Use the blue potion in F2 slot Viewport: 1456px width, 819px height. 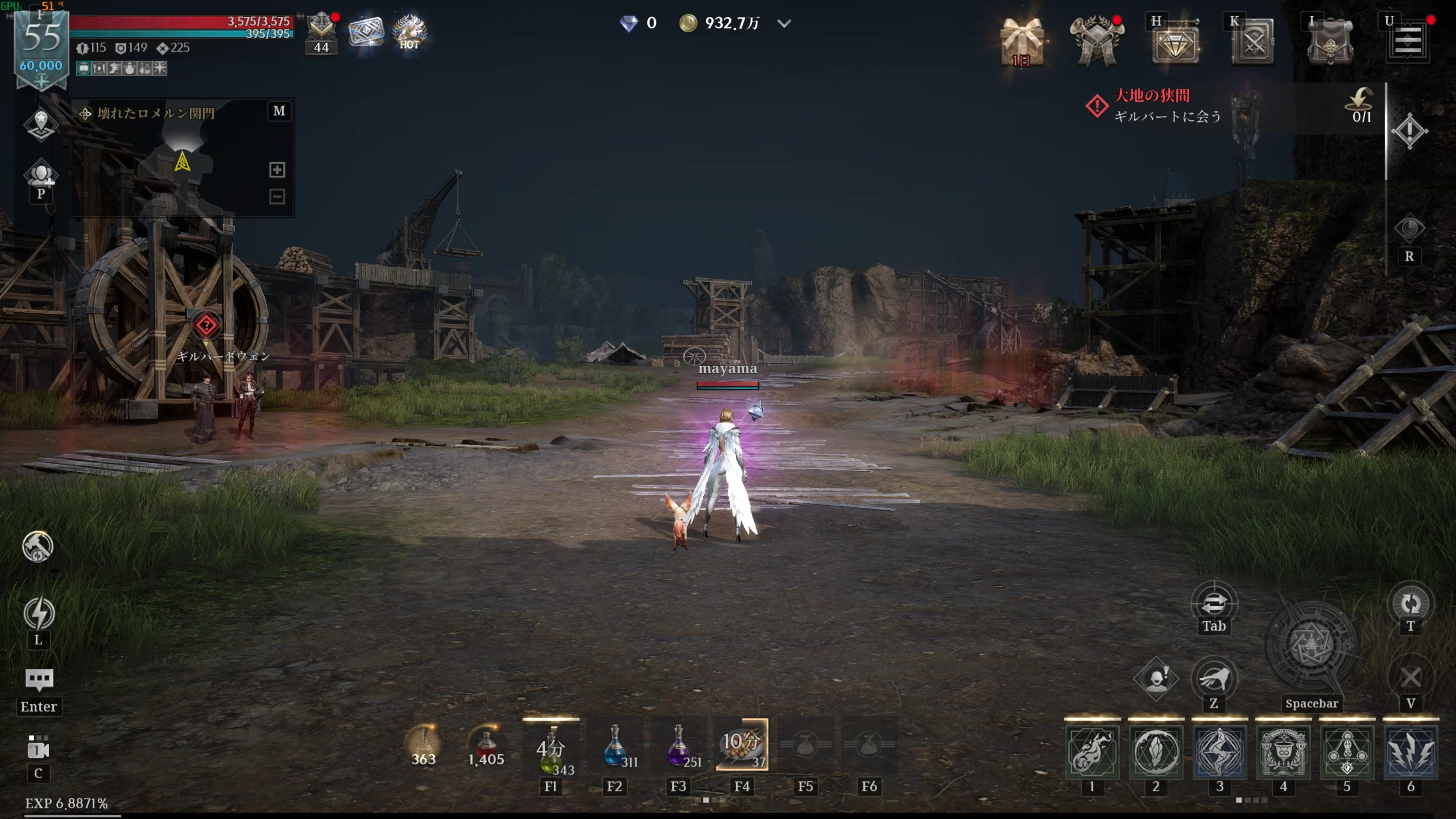click(615, 746)
